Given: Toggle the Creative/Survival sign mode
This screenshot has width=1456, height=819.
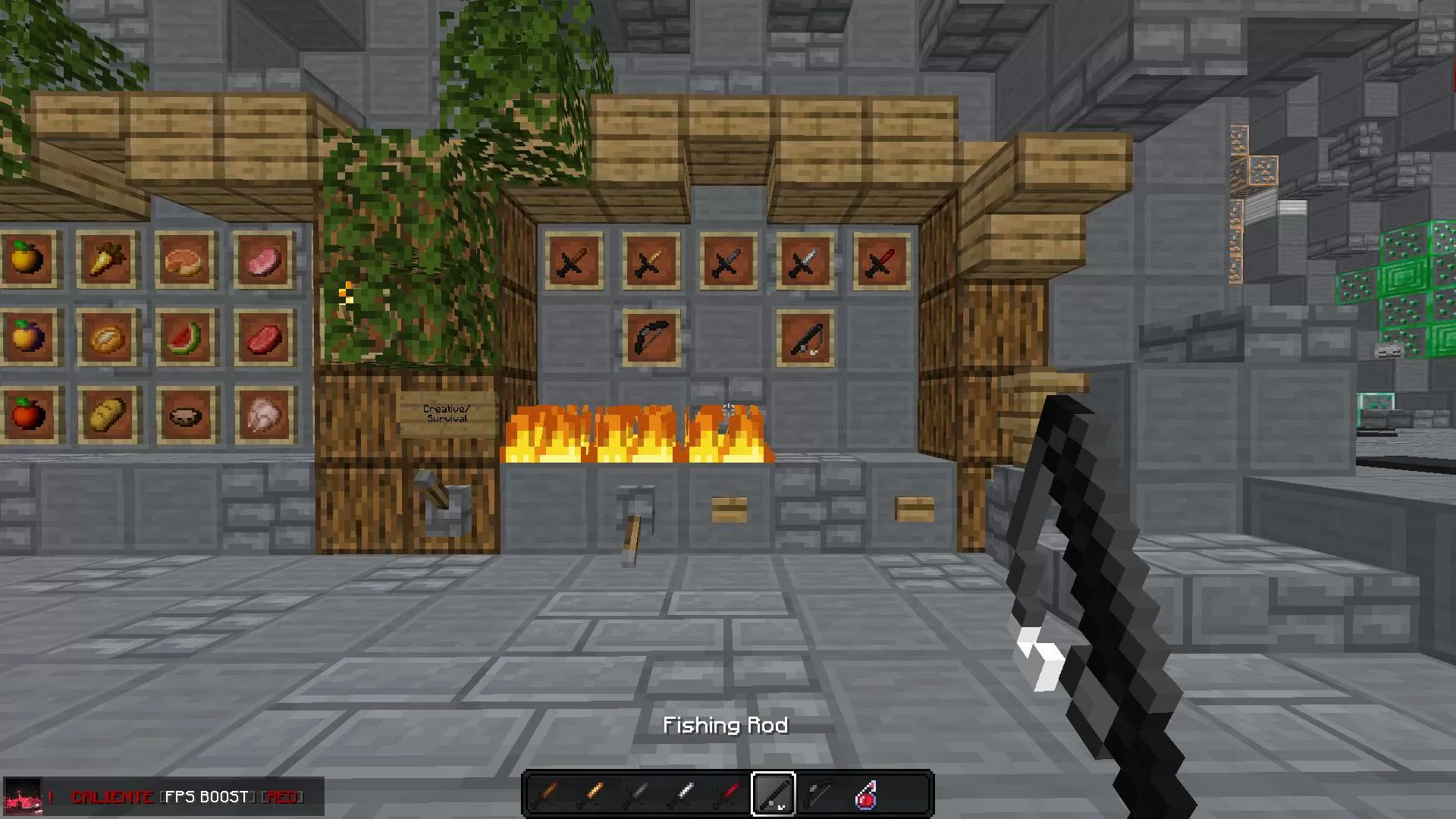Looking at the screenshot, I should (444, 414).
